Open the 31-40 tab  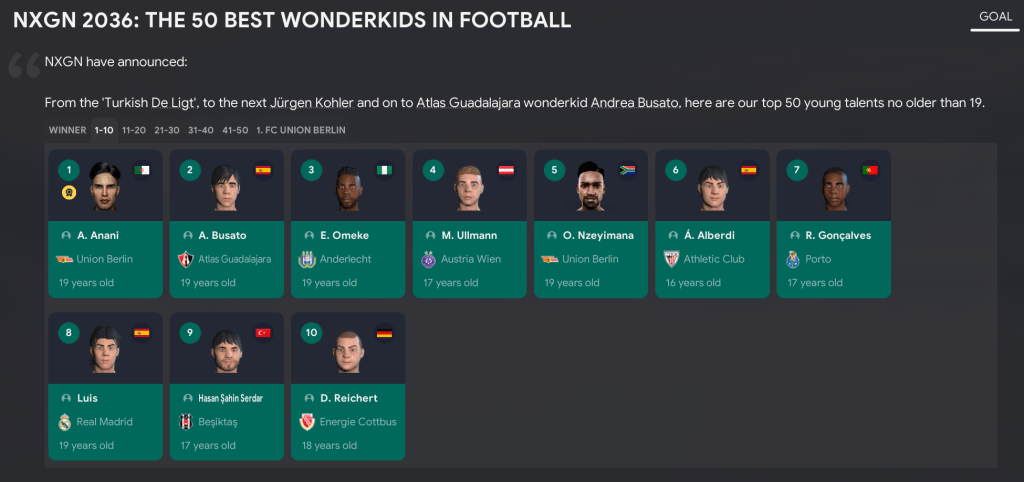[x=200, y=130]
